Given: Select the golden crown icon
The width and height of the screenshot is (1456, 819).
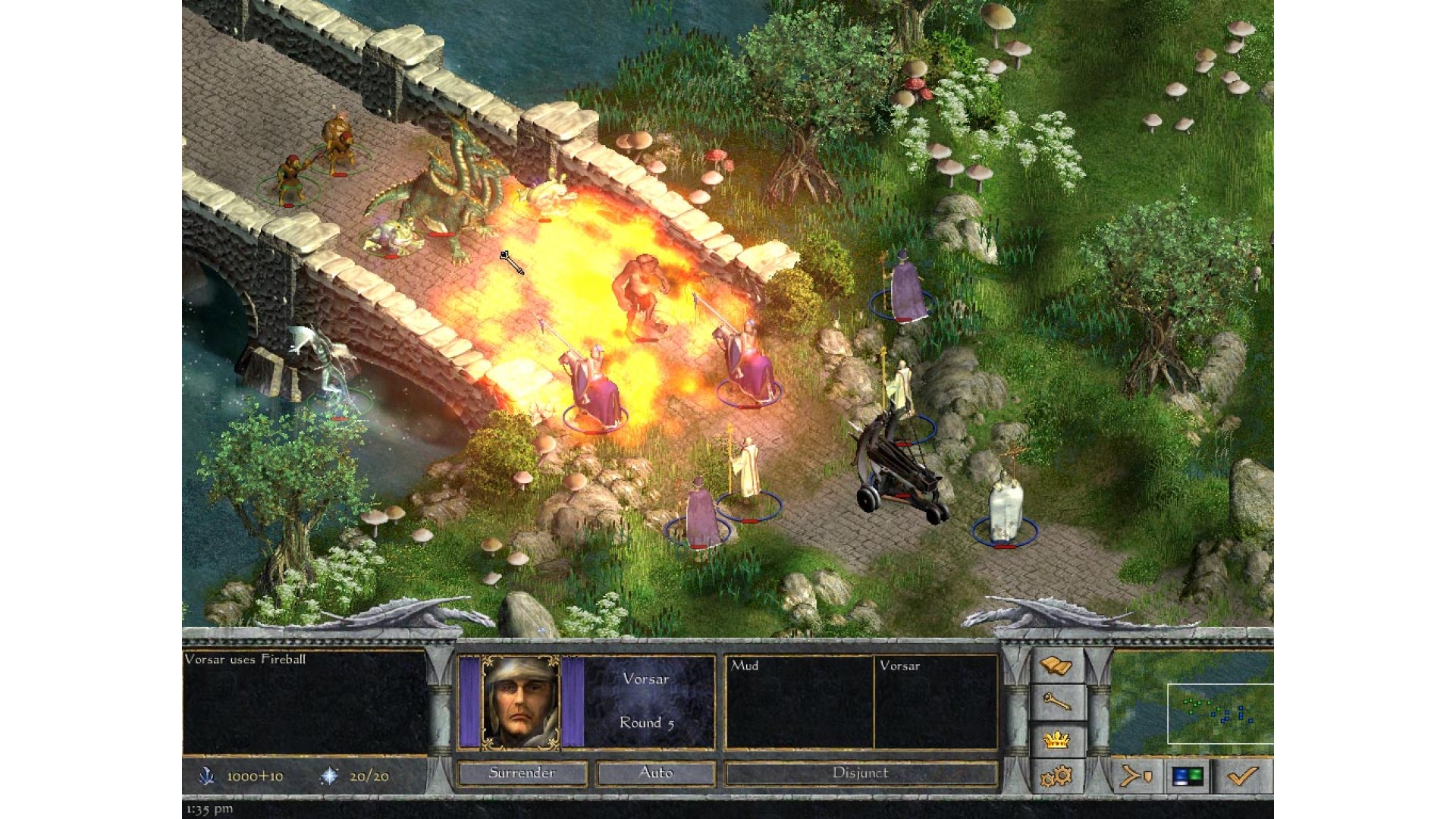Looking at the screenshot, I should tap(1056, 740).
